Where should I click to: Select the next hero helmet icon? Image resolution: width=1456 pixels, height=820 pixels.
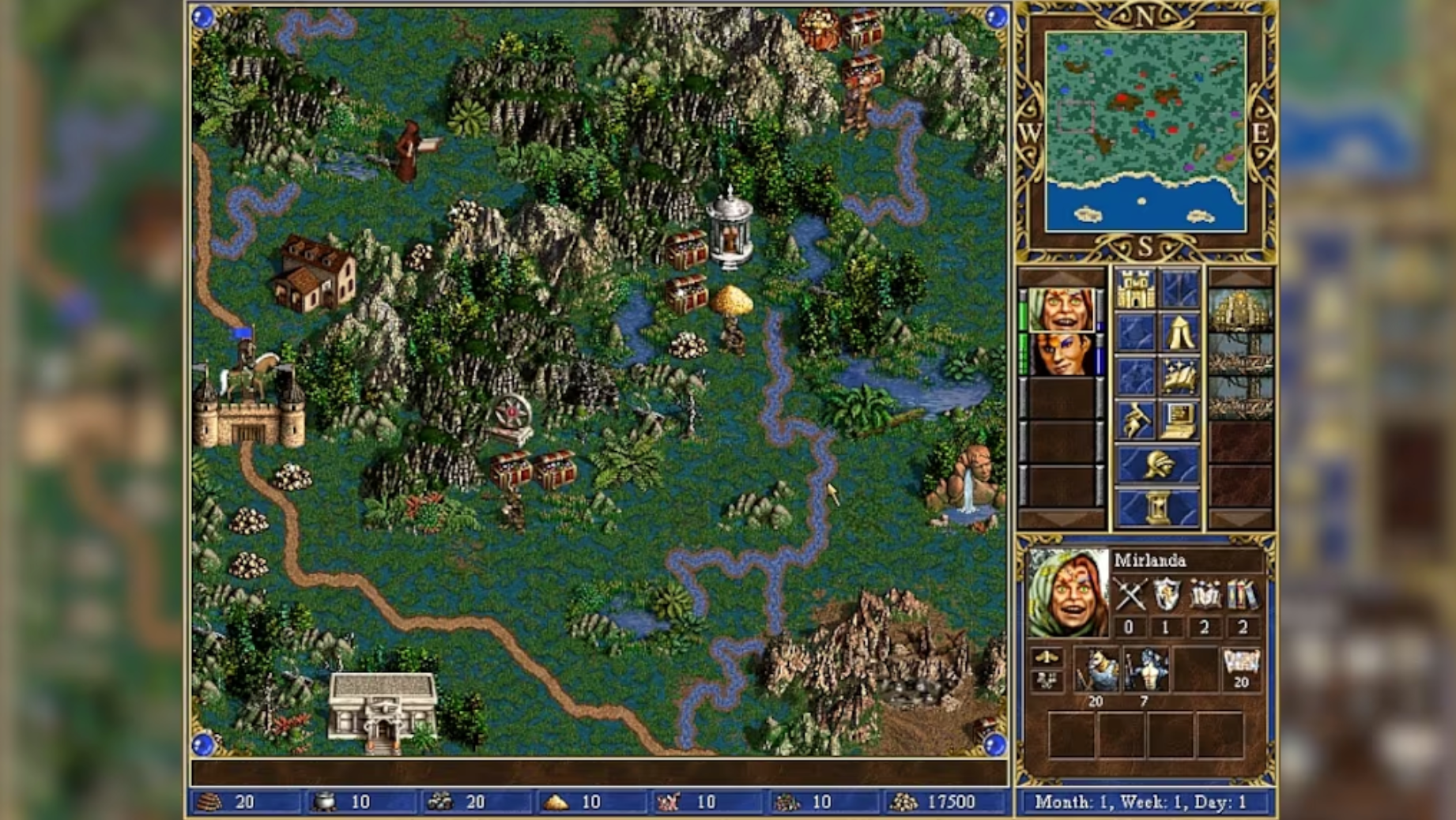pyautogui.click(x=1159, y=462)
